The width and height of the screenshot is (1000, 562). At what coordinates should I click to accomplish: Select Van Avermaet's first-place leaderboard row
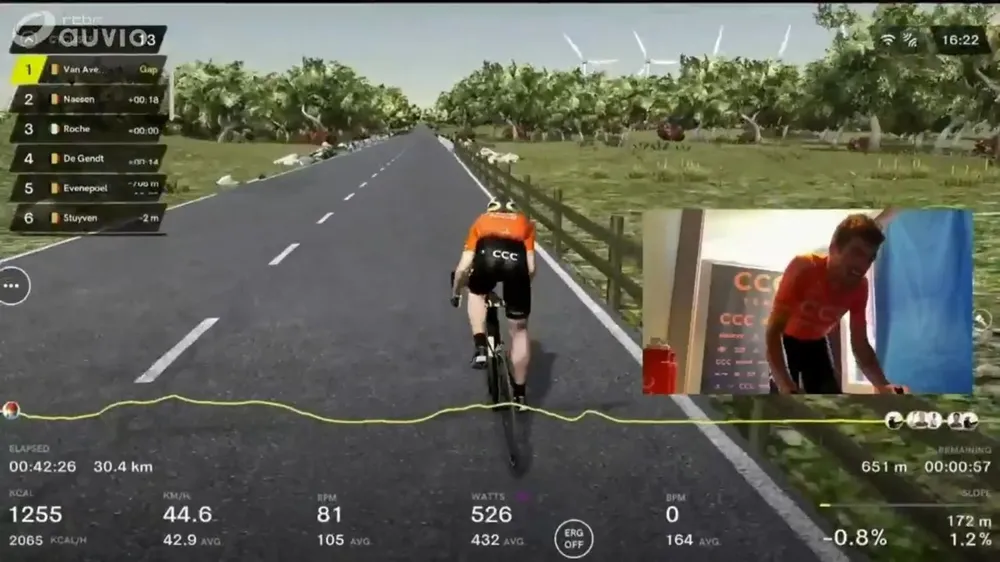point(88,69)
